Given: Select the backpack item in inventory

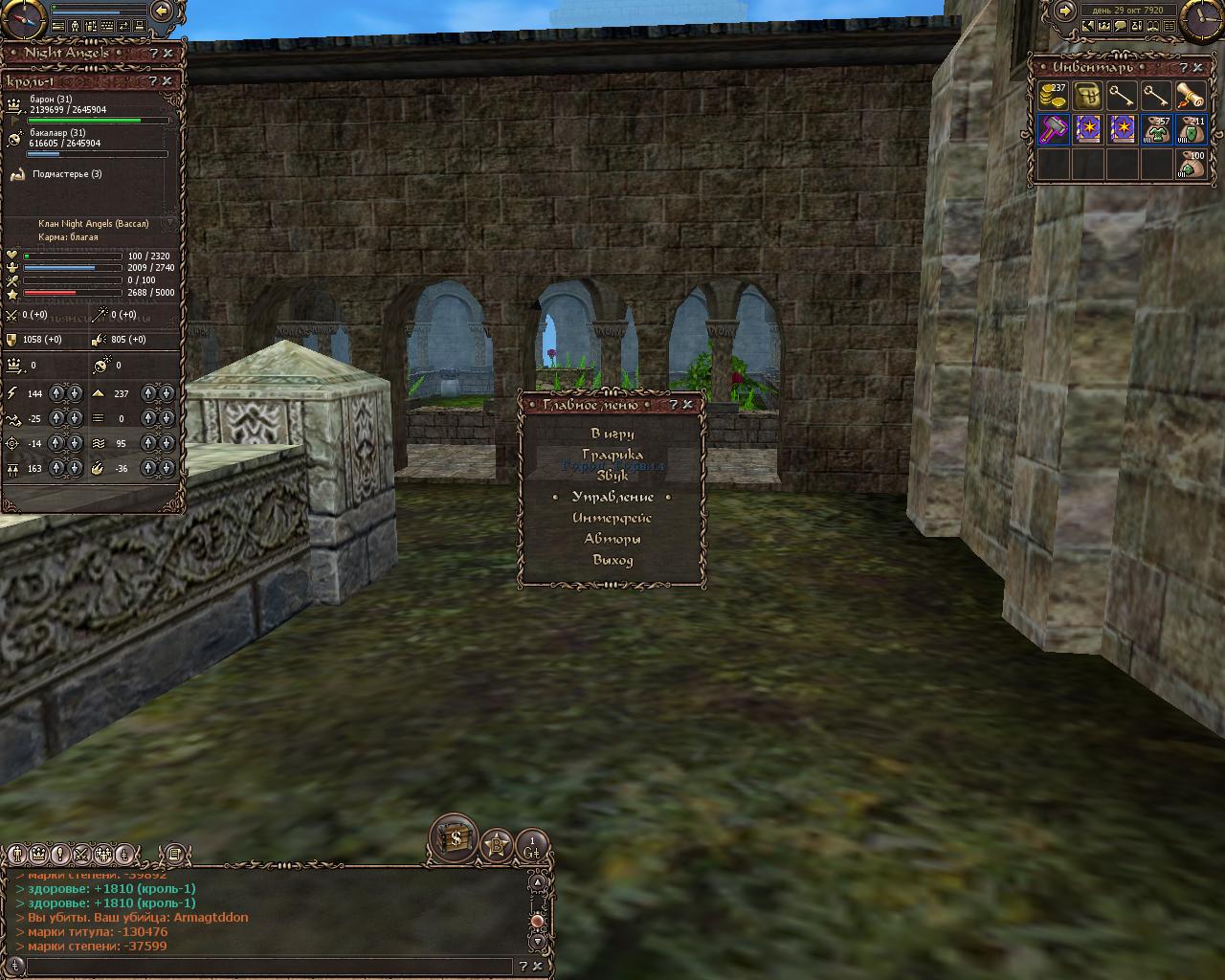Looking at the screenshot, I should (x=1087, y=96).
